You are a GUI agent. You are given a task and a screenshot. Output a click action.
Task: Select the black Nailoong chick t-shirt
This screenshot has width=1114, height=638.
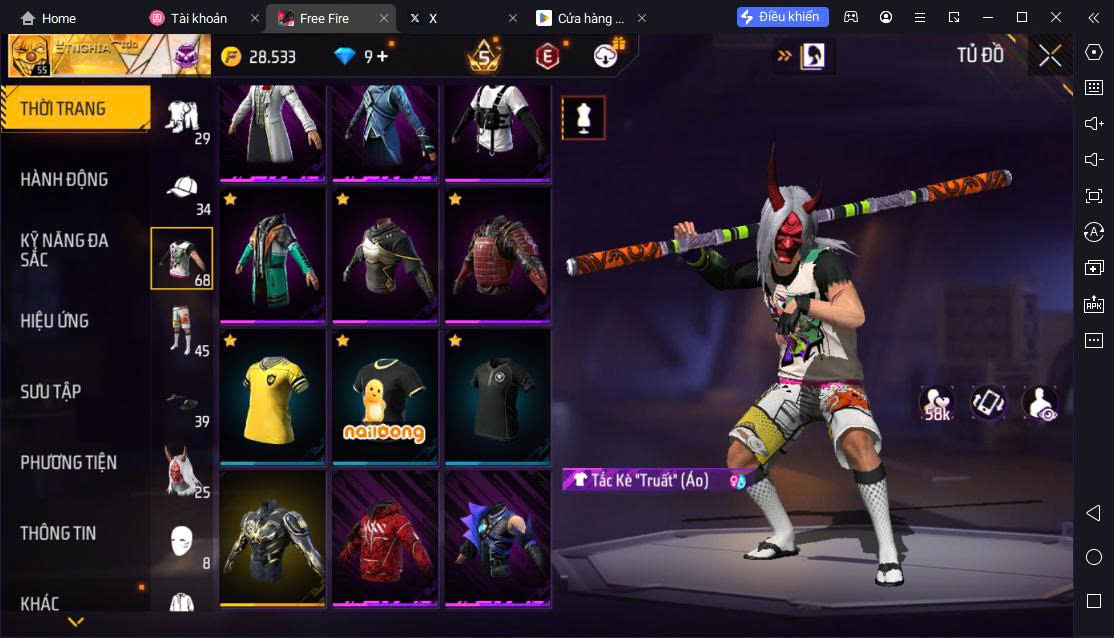point(385,397)
